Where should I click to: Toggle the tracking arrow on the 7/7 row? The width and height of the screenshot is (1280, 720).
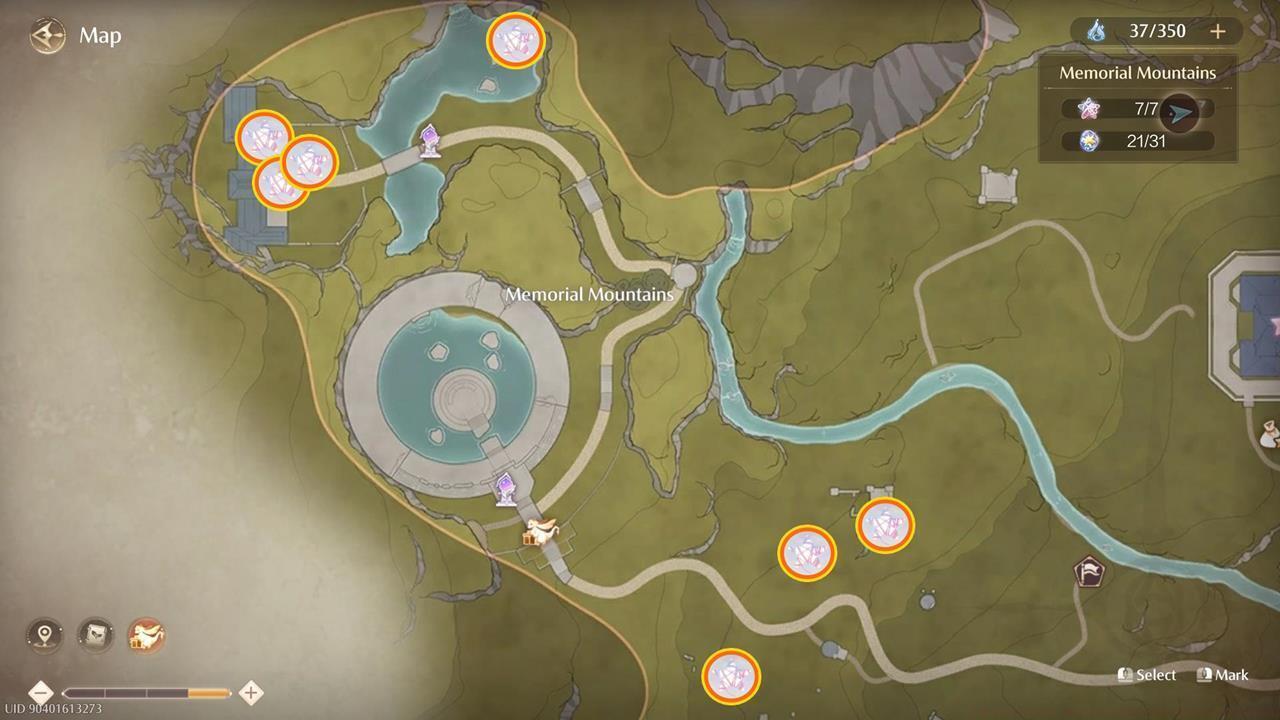pos(1177,113)
